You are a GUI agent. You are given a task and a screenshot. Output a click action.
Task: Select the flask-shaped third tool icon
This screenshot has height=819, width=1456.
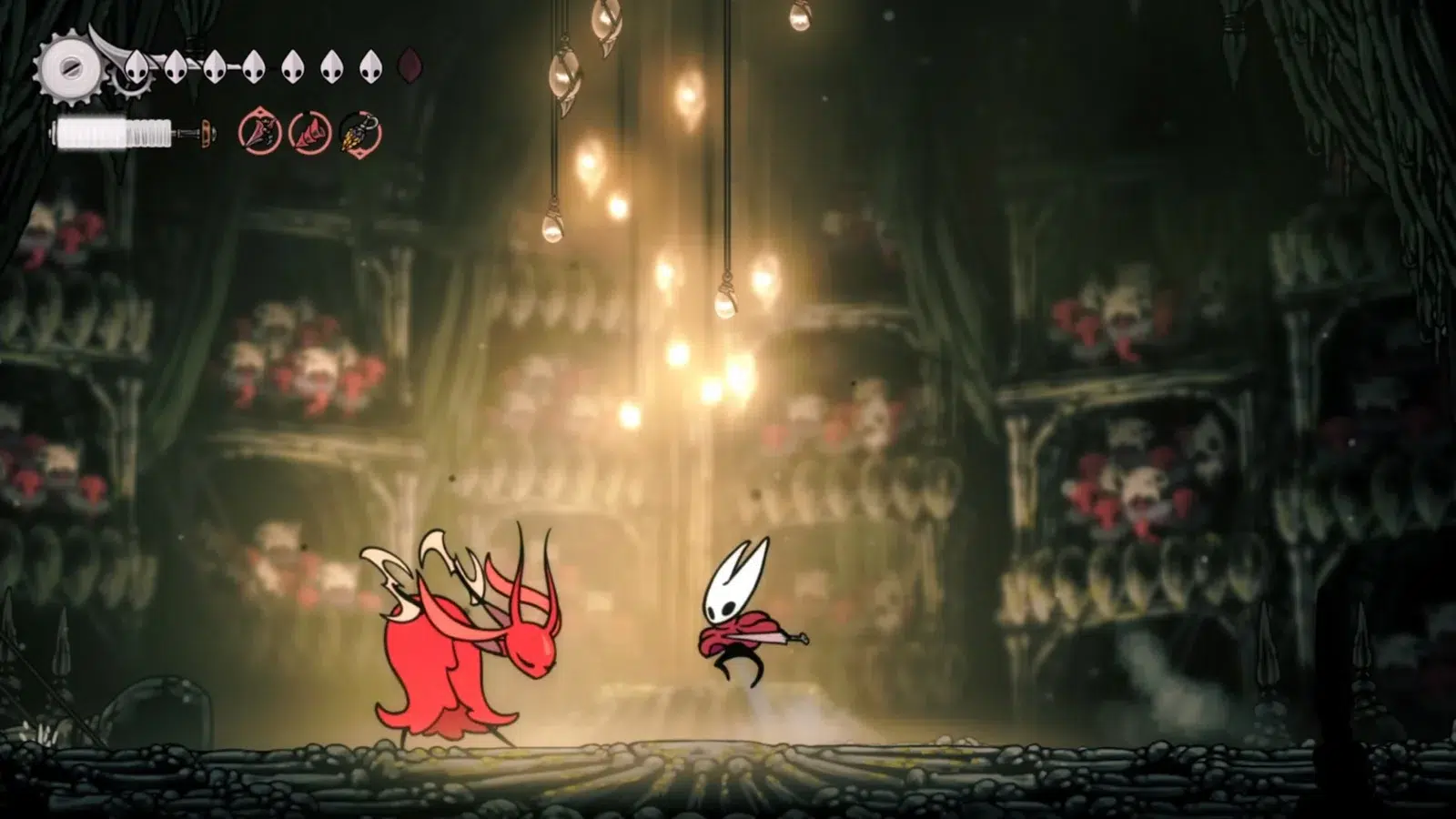tap(359, 133)
